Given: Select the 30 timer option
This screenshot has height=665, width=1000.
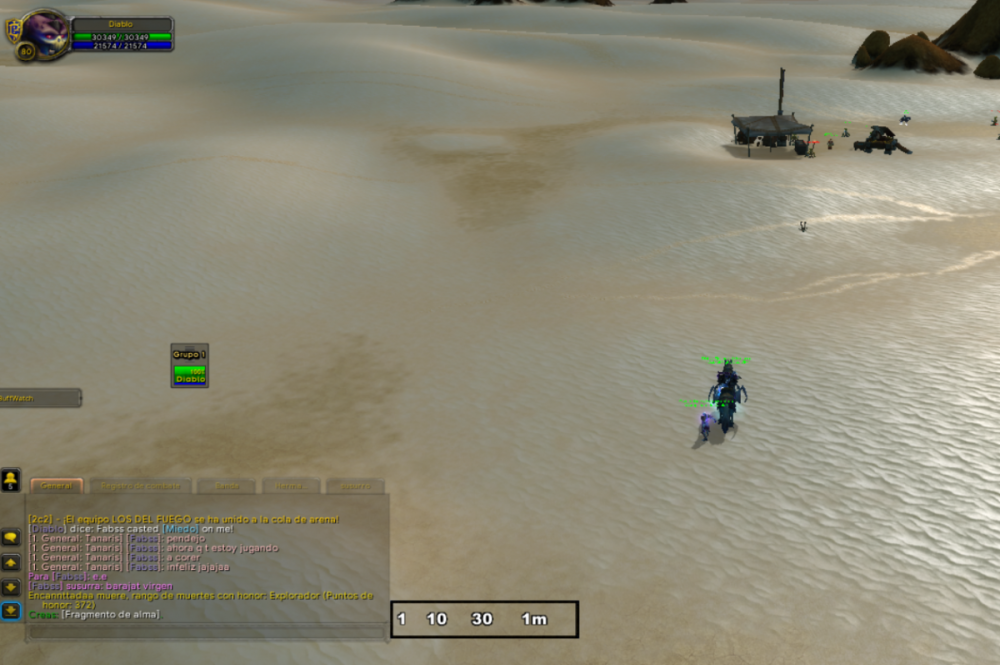Looking at the screenshot, I should [x=482, y=619].
